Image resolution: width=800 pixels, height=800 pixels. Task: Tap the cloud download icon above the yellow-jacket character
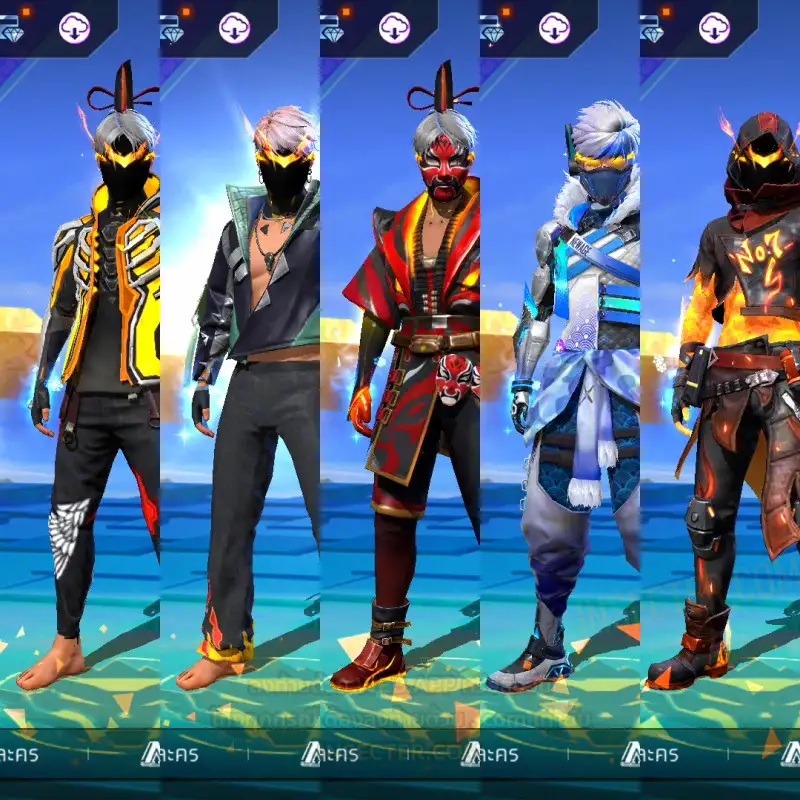(75, 28)
